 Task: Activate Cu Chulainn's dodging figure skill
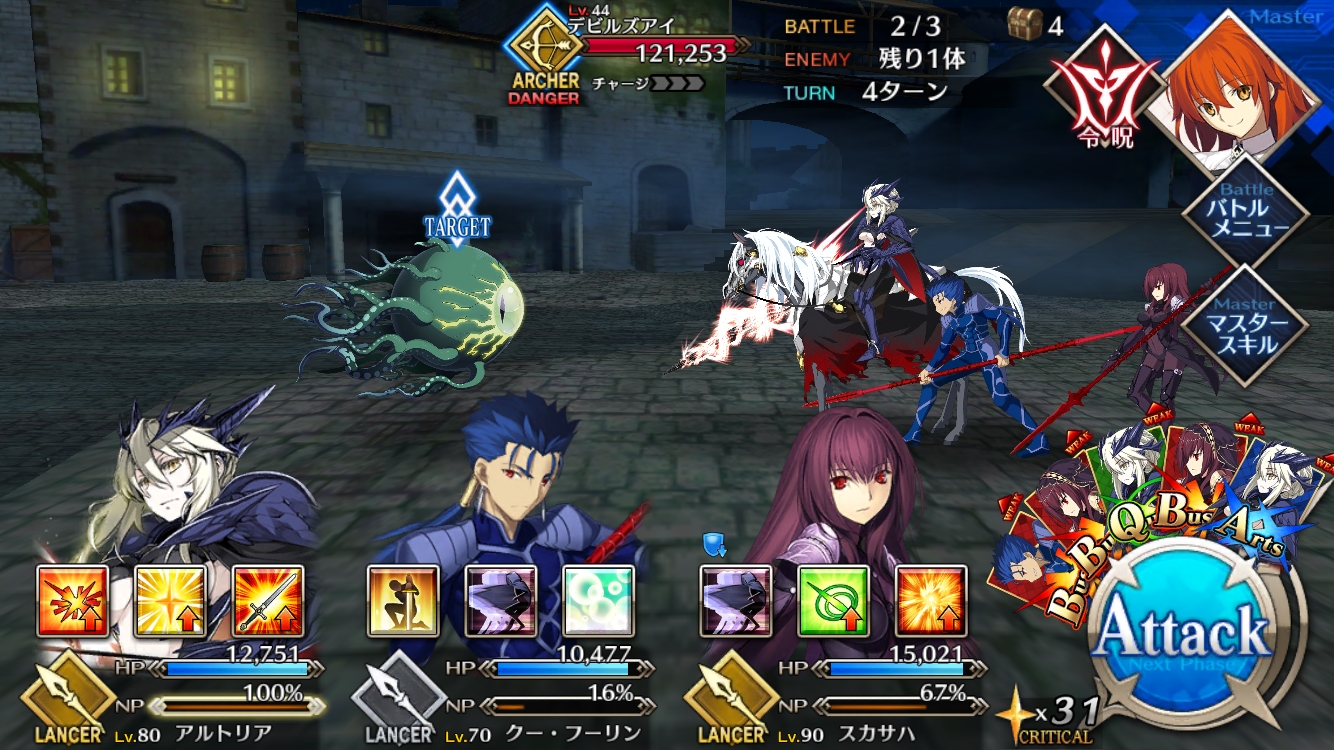click(501, 602)
